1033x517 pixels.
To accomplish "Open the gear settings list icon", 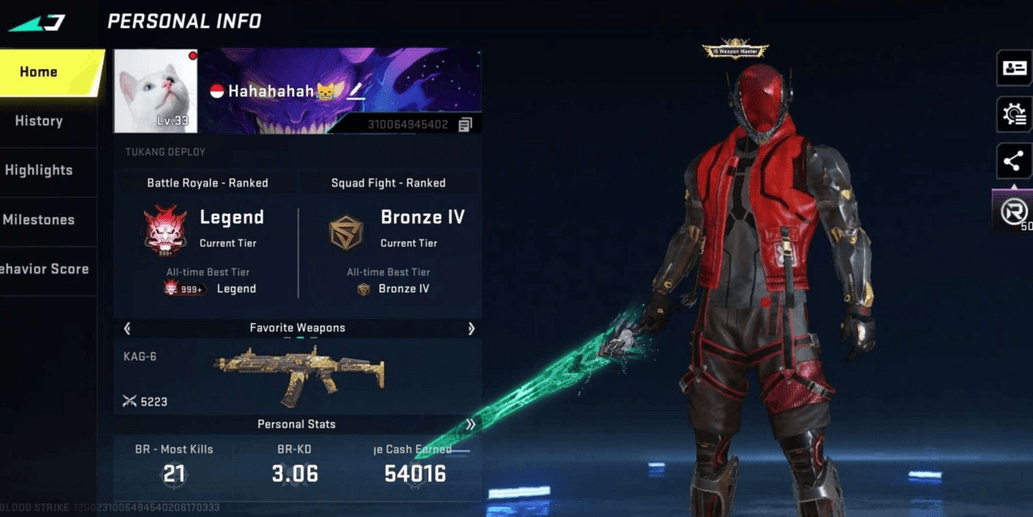I will (1014, 115).
